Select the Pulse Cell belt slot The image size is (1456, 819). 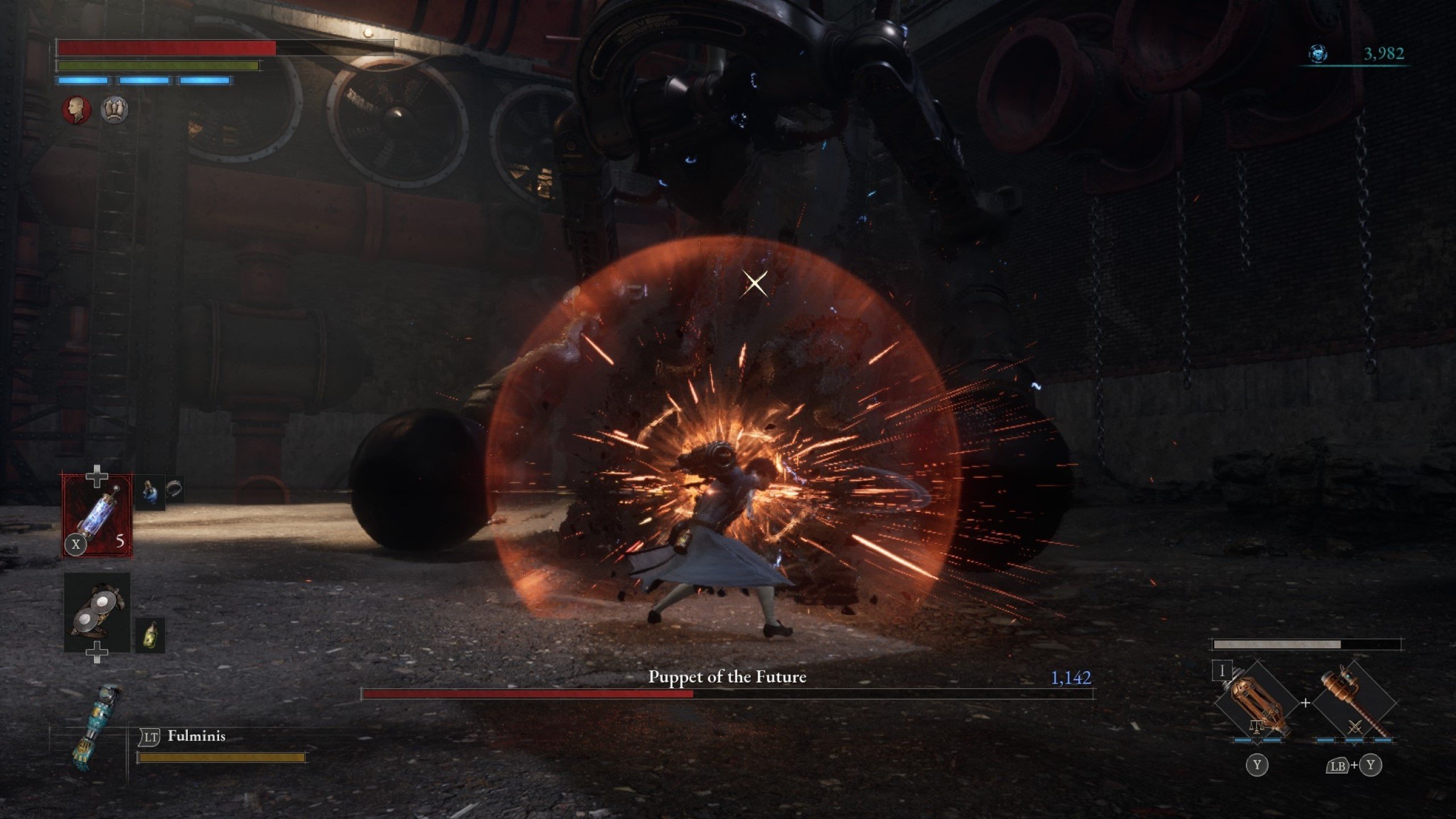pyautogui.click(x=97, y=516)
